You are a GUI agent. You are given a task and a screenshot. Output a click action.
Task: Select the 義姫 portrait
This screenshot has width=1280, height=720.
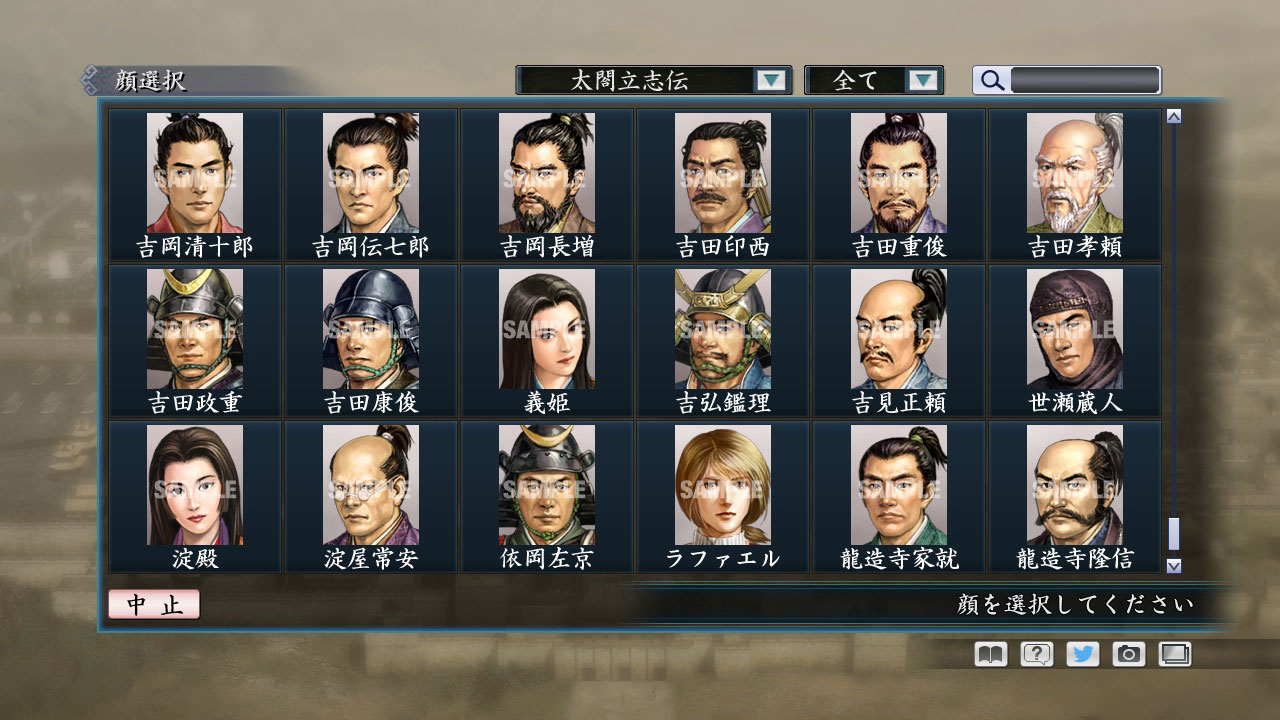pos(545,330)
